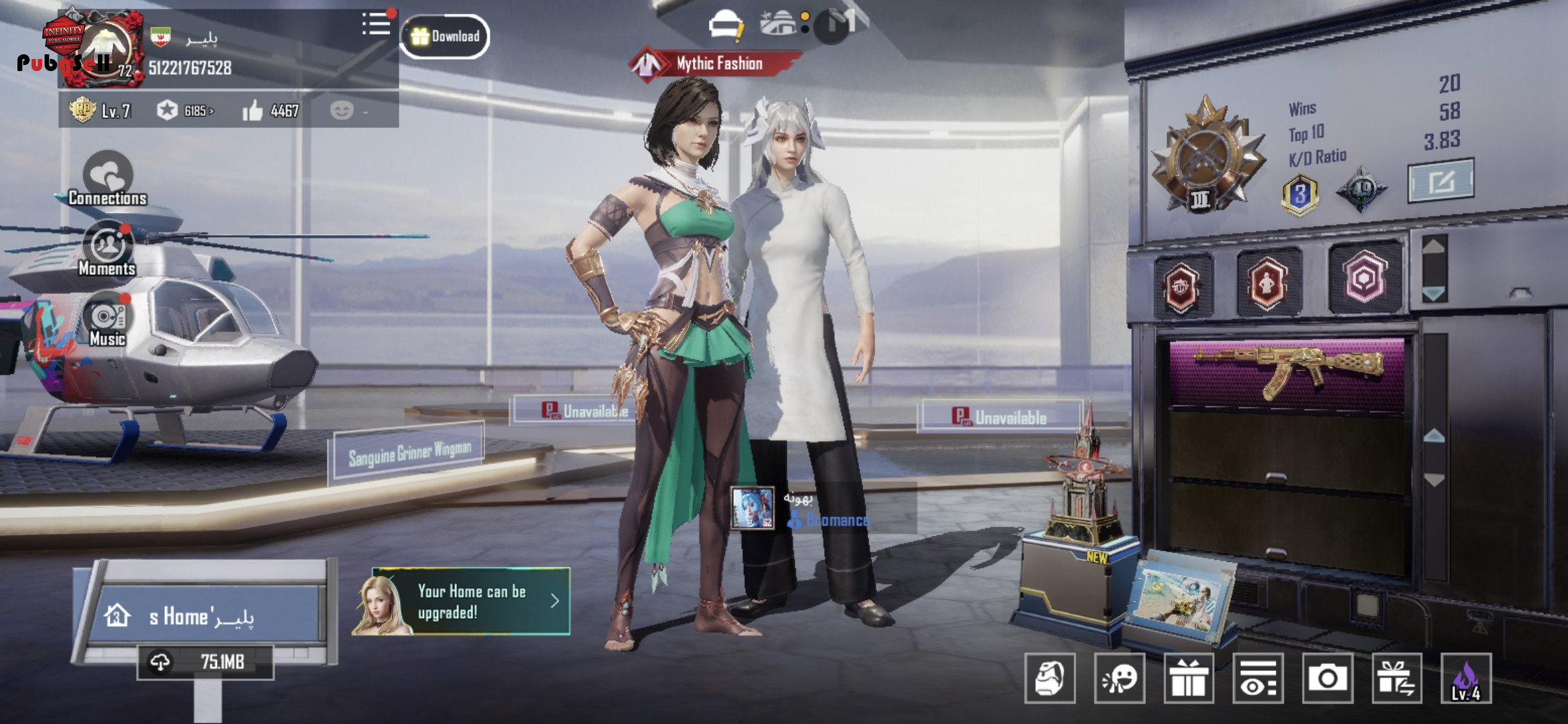Open the emote icon

[x=1119, y=678]
